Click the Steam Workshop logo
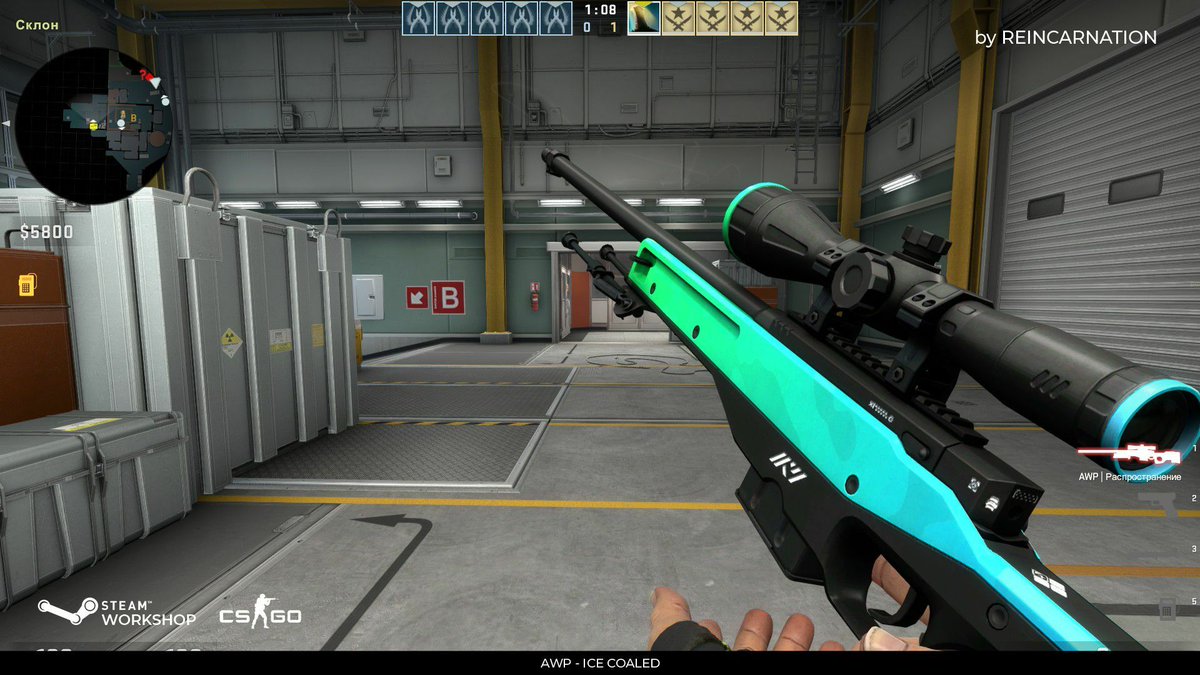 pyautogui.click(x=117, y=612)
